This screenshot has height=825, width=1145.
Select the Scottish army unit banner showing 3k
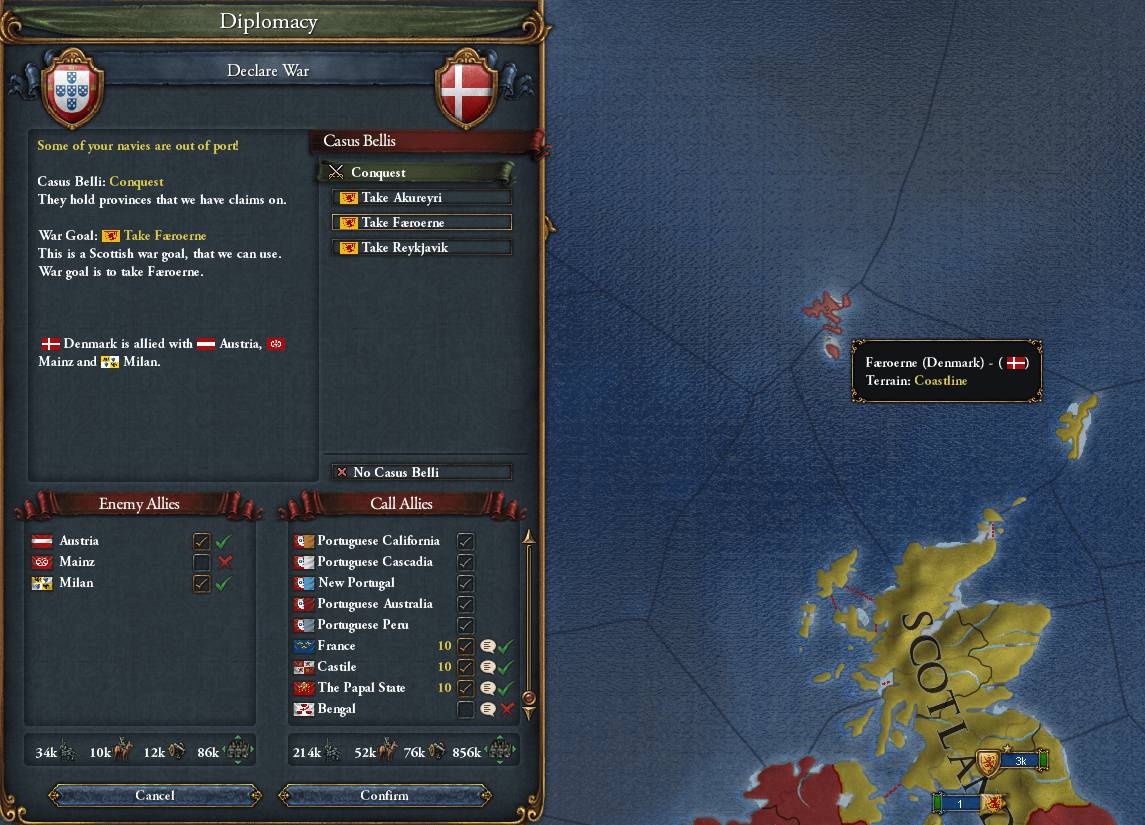coord(1016,761)
